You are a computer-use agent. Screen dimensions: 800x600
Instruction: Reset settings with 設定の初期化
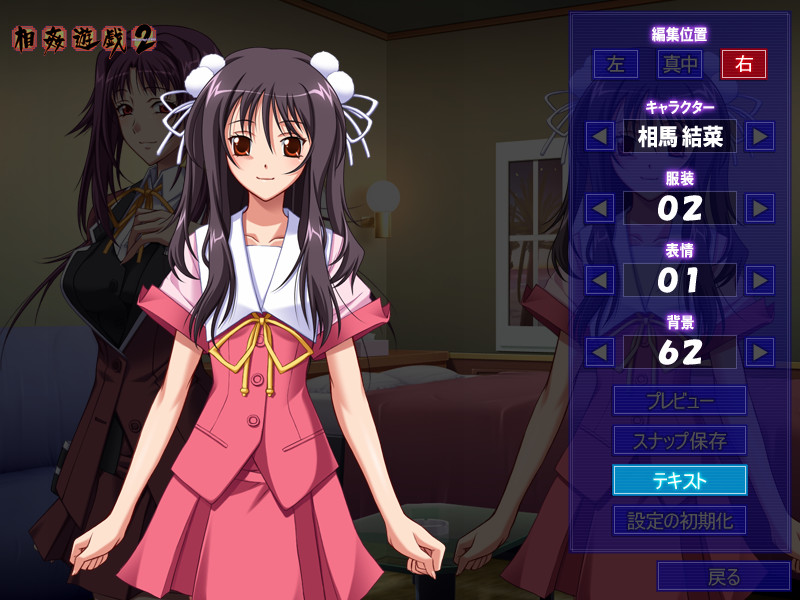(x=680, y=520)
